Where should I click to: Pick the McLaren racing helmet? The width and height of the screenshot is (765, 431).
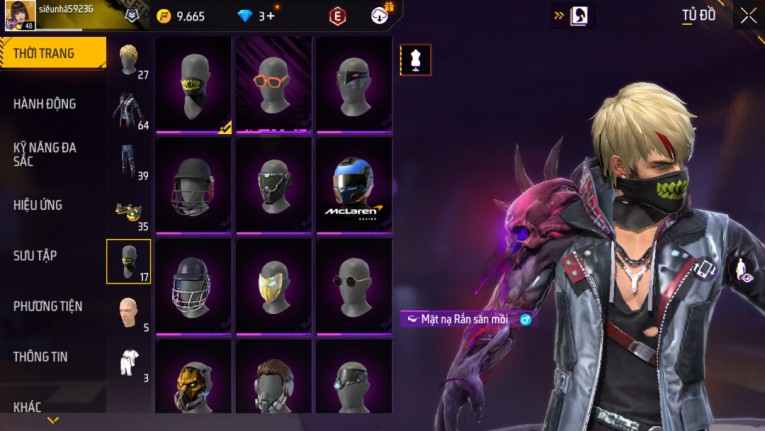tap(353, 185)
